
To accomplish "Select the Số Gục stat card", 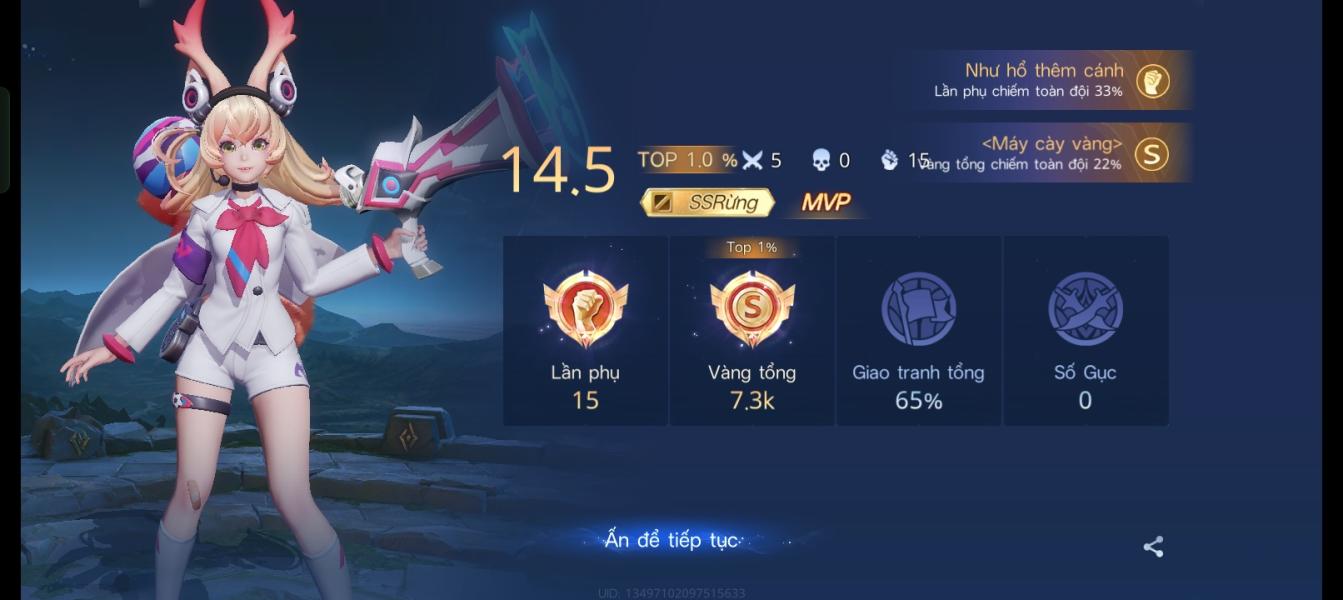I will (x=1085, y=331).
